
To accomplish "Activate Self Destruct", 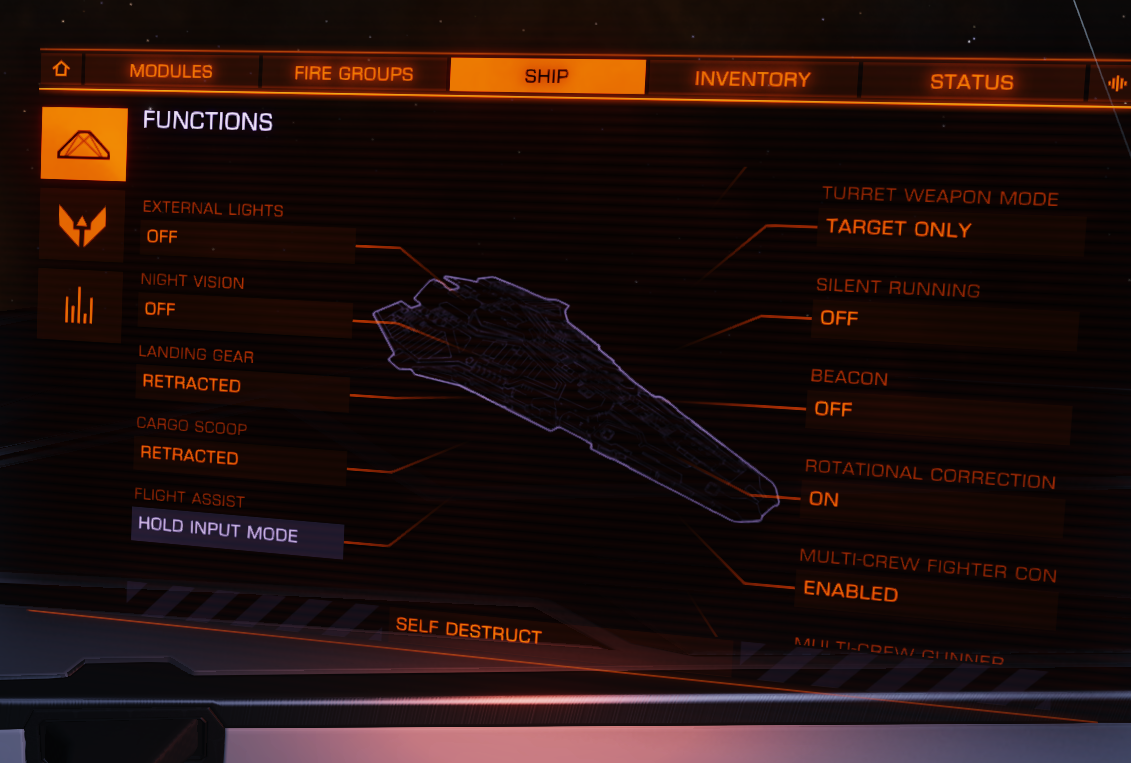I will 469,630.
